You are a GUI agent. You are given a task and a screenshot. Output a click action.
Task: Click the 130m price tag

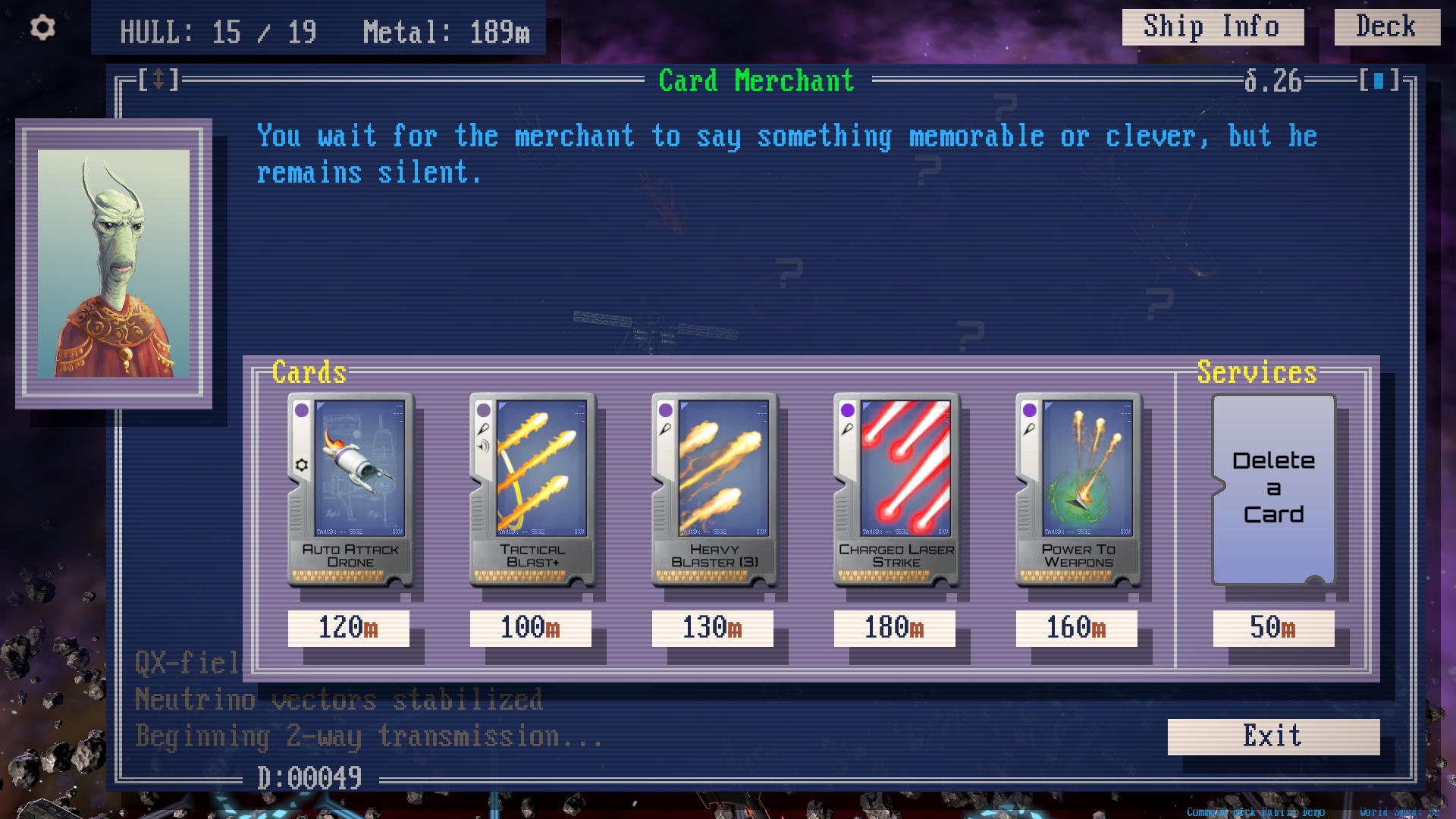pyautogui.click(x=712, y=628)
